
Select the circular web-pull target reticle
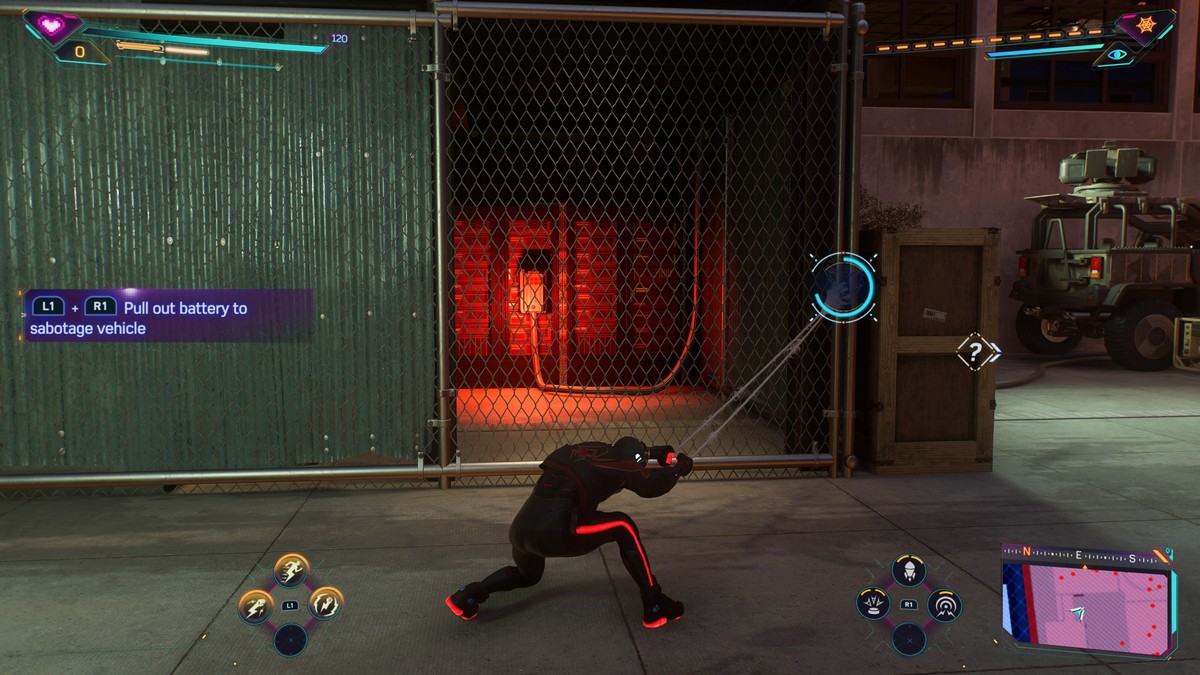click(x=843, y=287)
